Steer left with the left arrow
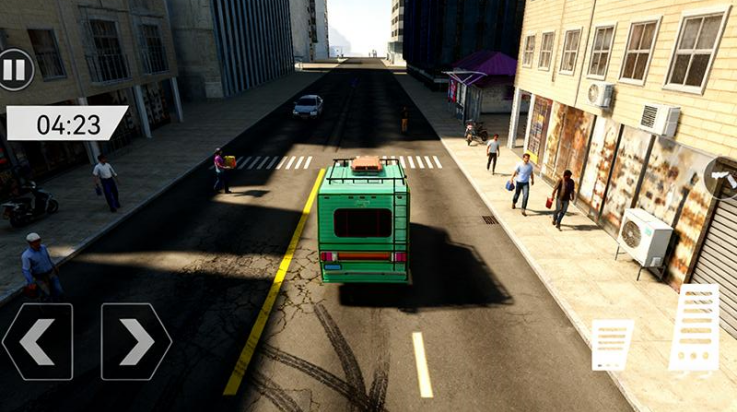This screenshot has width=737, height=412. [x=38, y=342]
